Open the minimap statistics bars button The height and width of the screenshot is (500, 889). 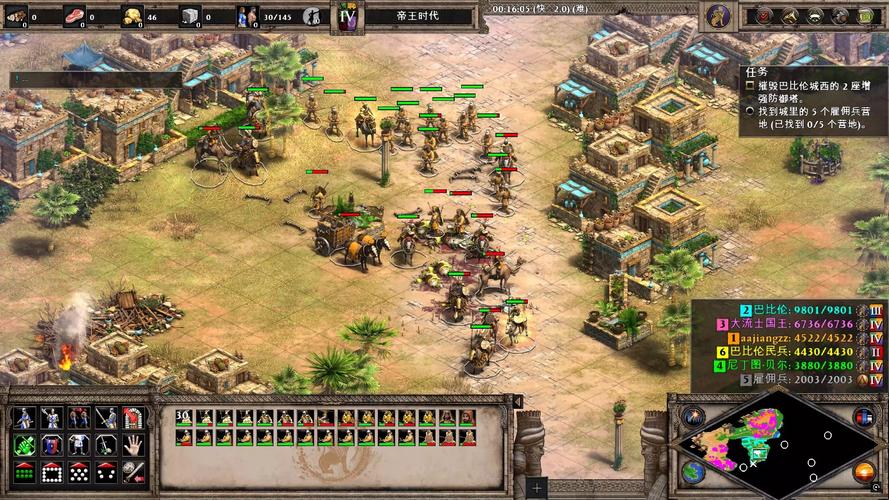tap(863, 417)
